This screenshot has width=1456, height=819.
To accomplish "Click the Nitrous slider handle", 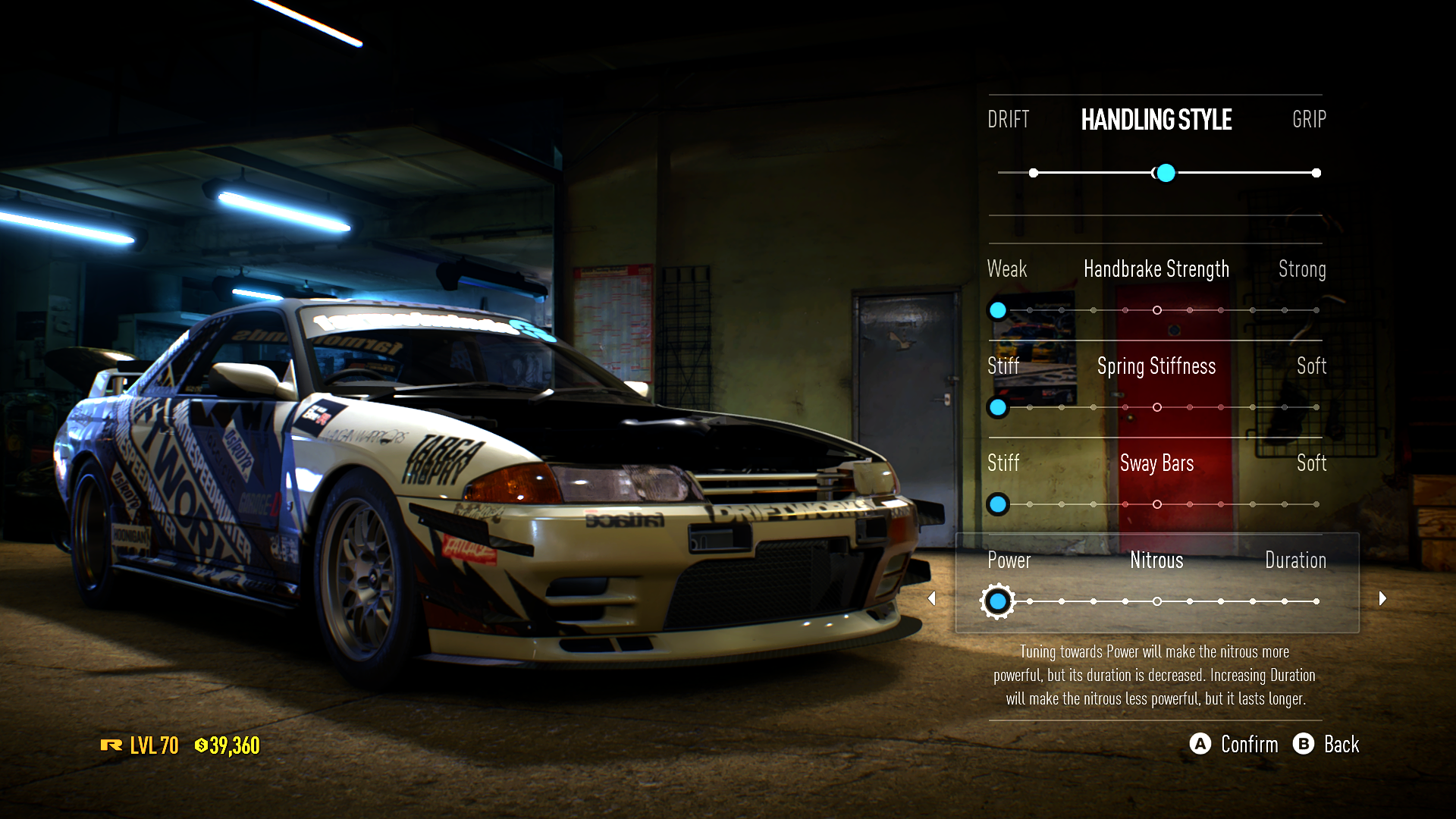I will 998,601.
